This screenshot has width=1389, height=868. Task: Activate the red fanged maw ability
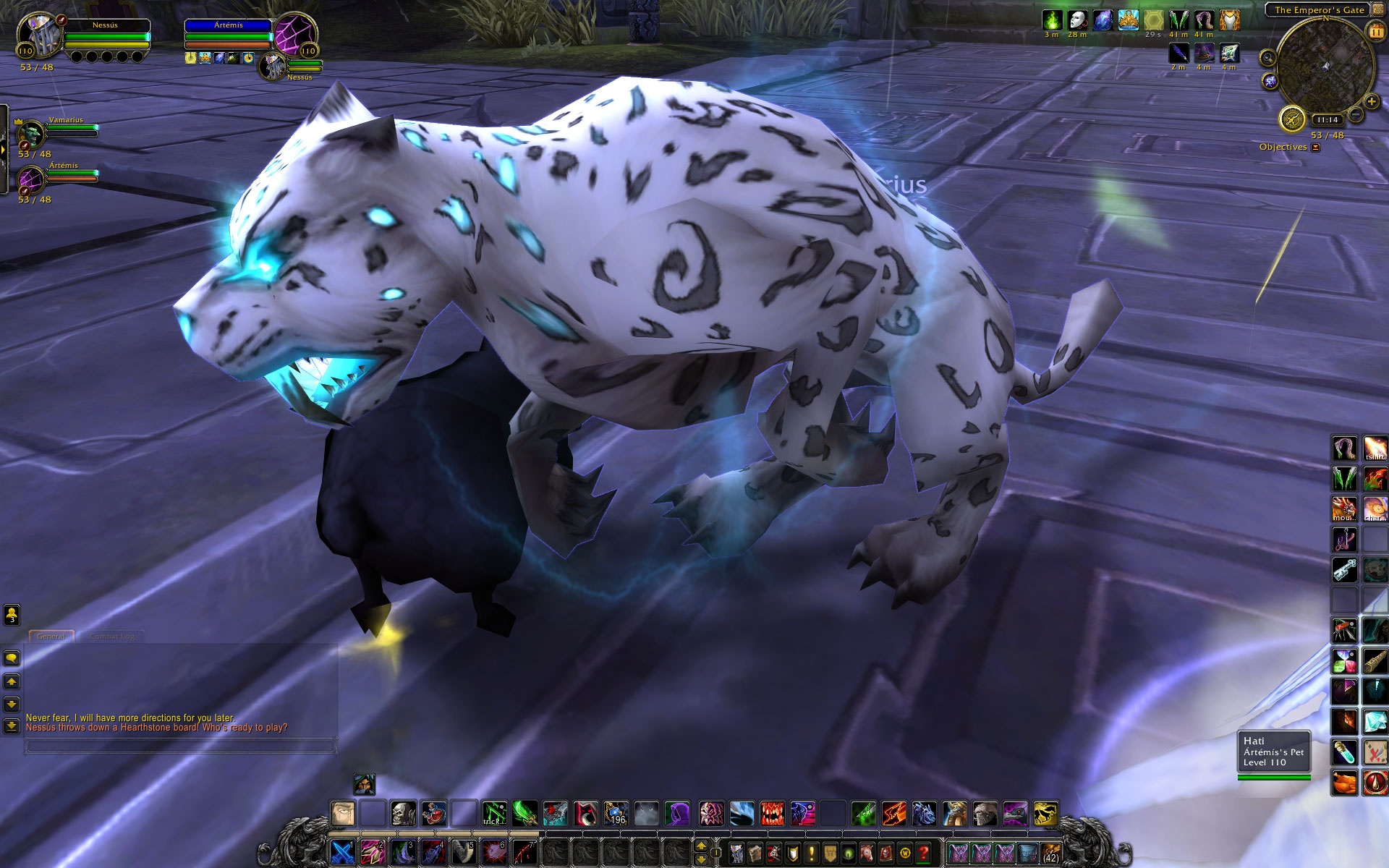click(x=772, y=814)
